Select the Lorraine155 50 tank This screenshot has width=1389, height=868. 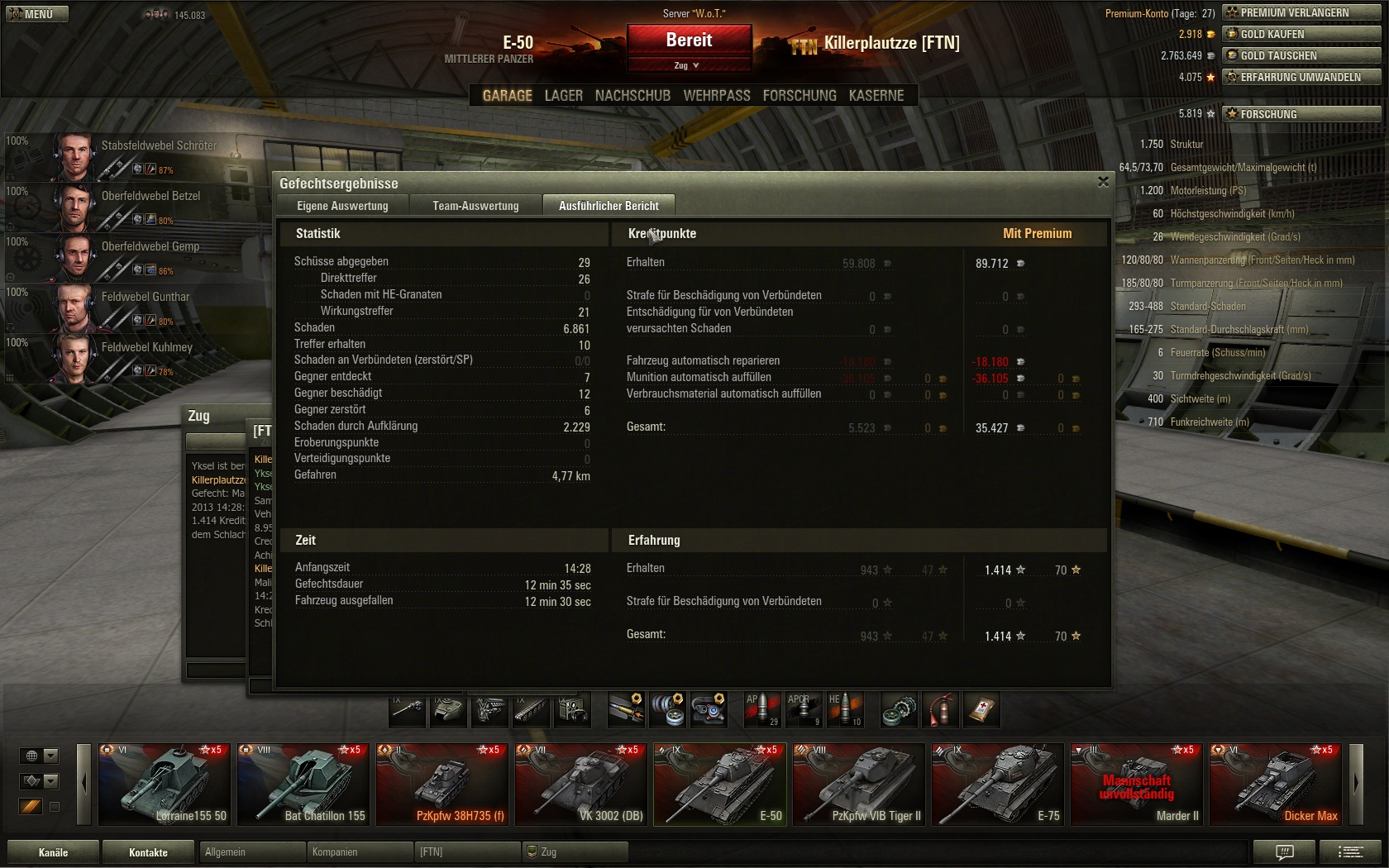[163, 785]
